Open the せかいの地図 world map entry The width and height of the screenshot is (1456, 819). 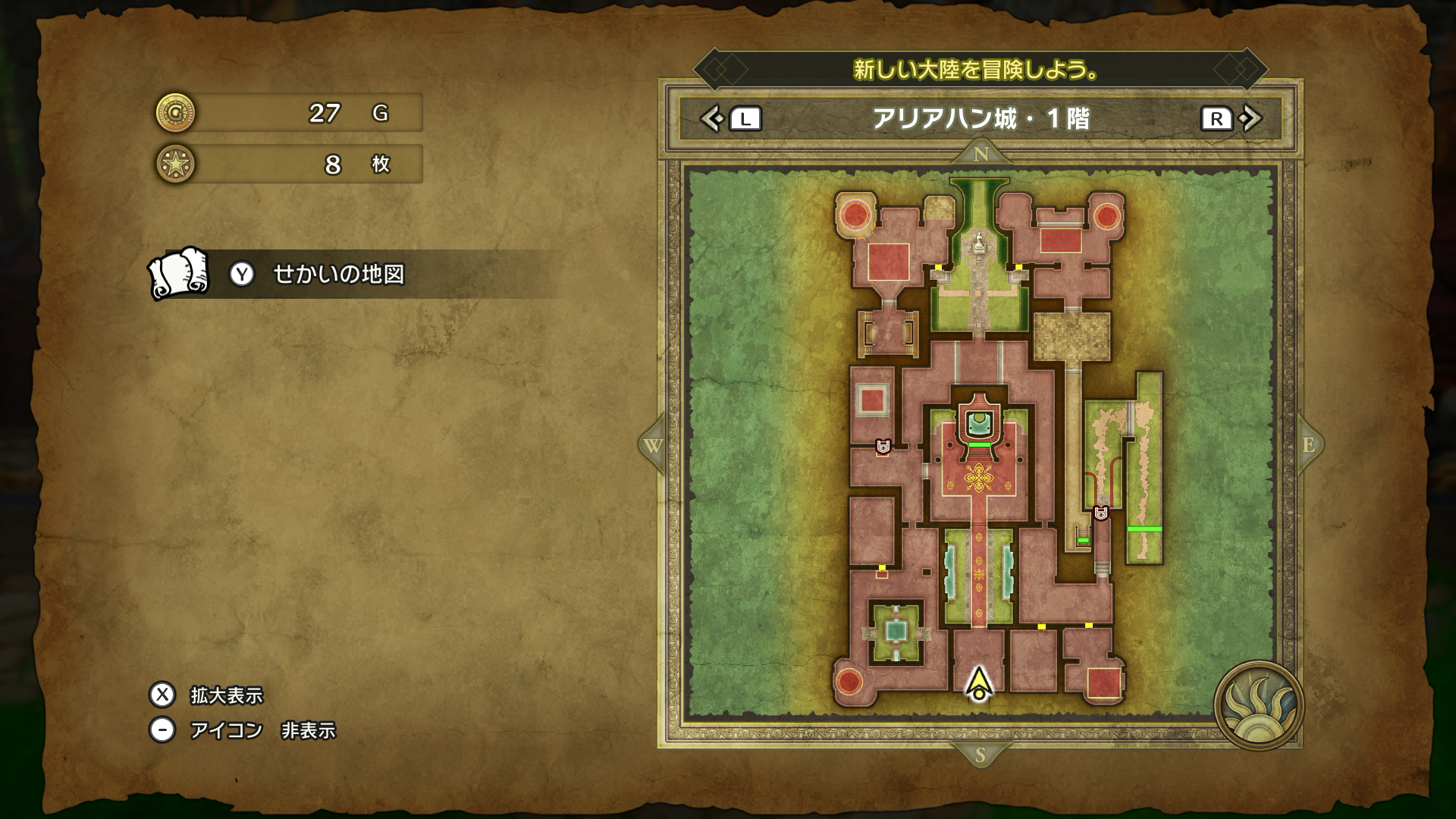[338, 275]
